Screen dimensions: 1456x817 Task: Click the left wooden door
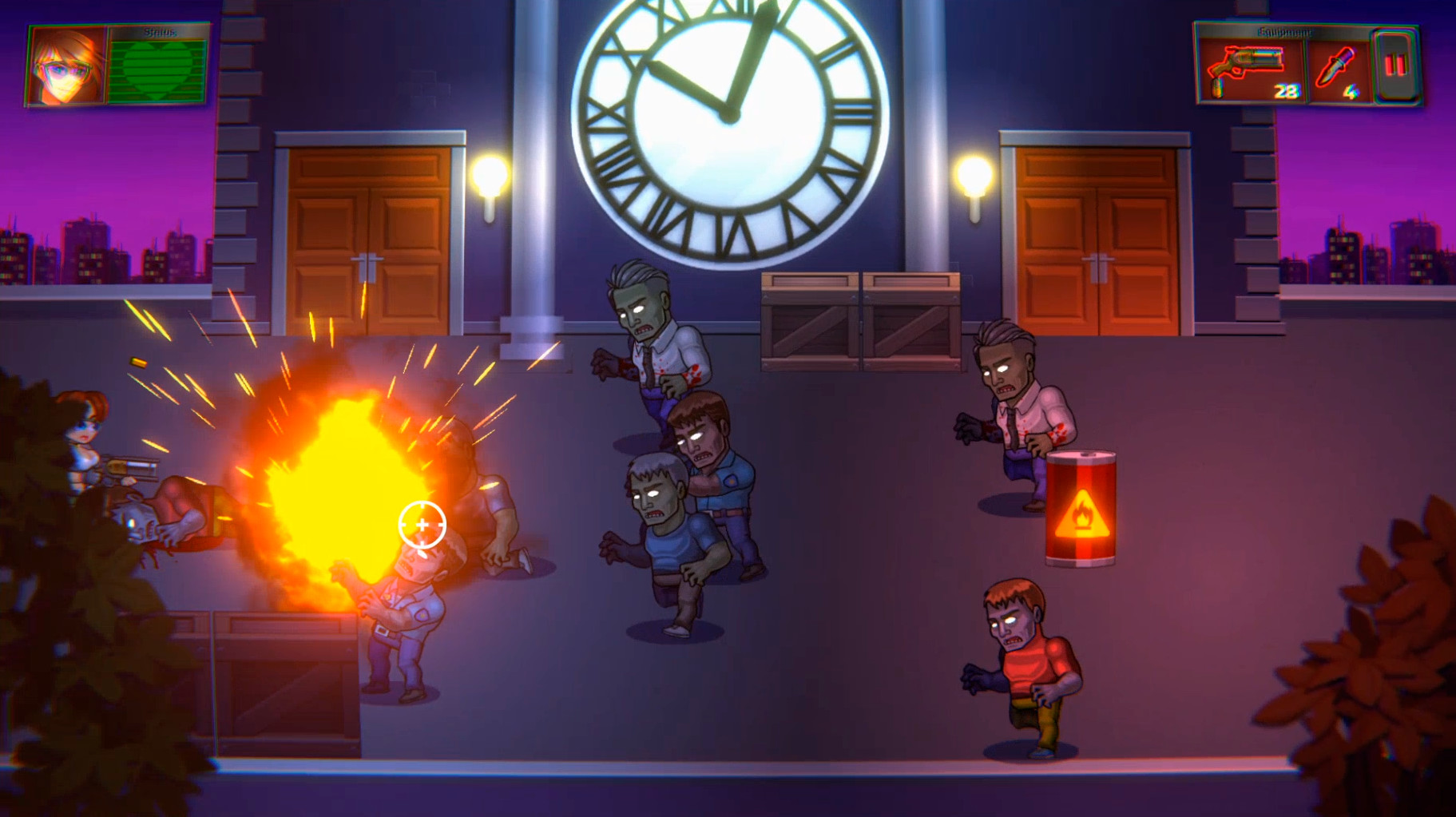pyautogui.click(x=369, y=232)
